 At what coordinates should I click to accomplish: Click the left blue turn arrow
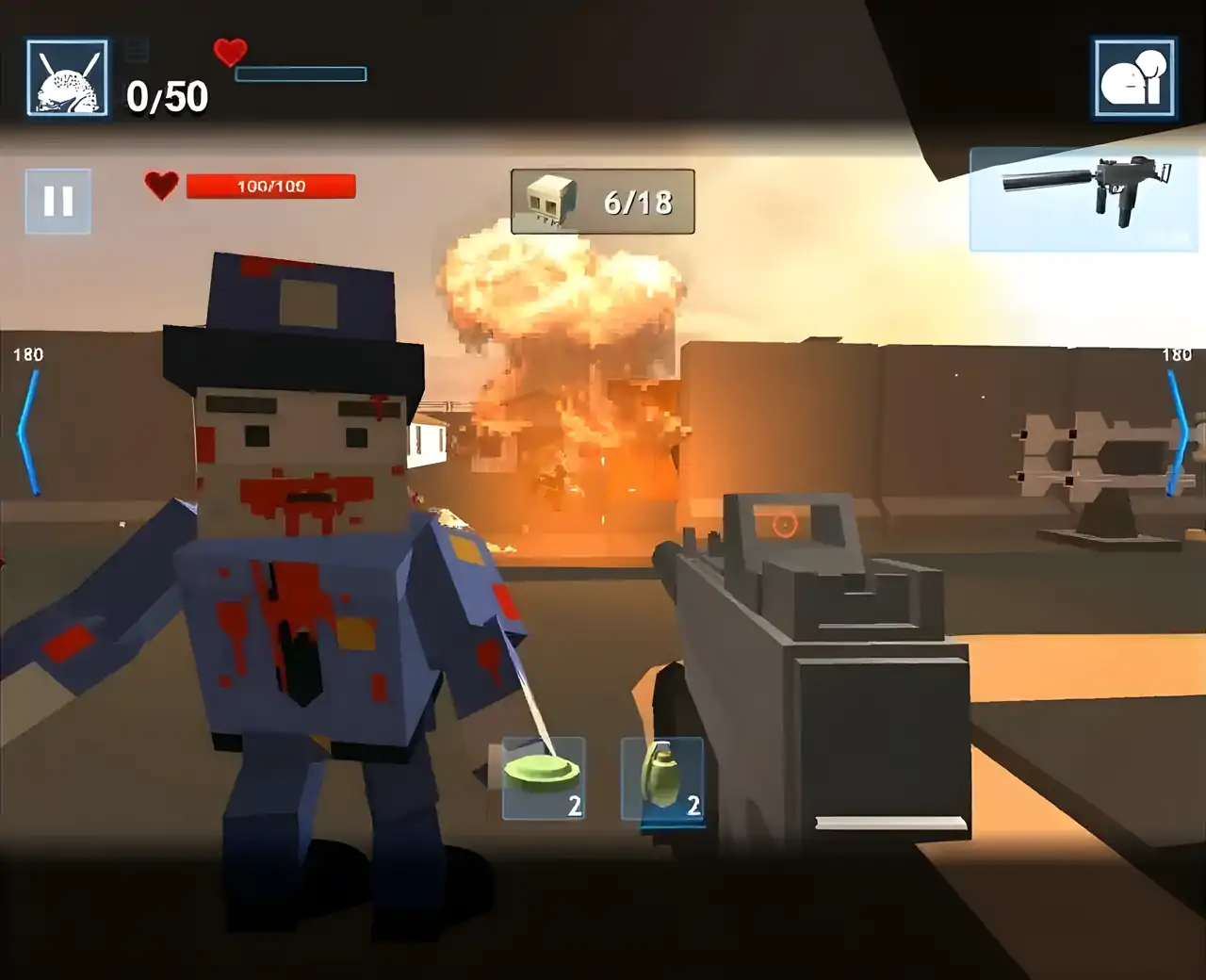click(28, 432)
